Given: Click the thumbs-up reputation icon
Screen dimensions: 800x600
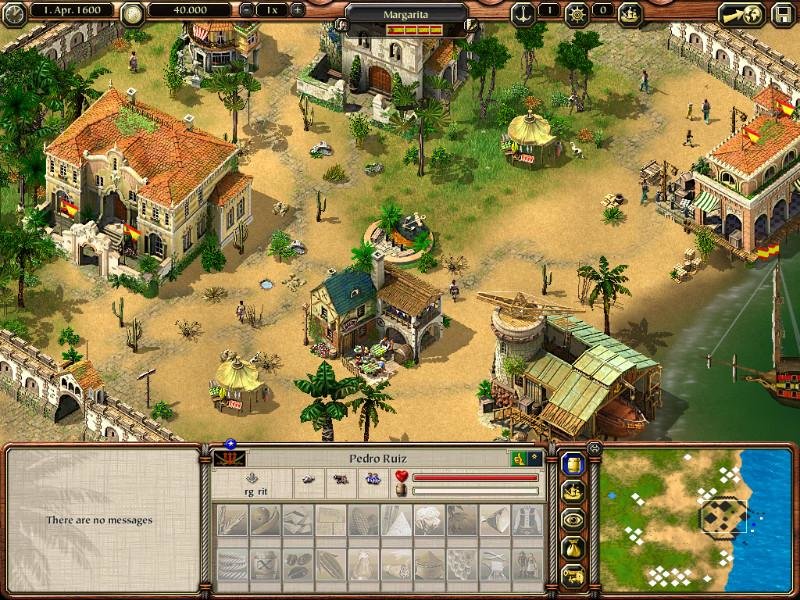Looking at the screenshot, I should 520,458.
